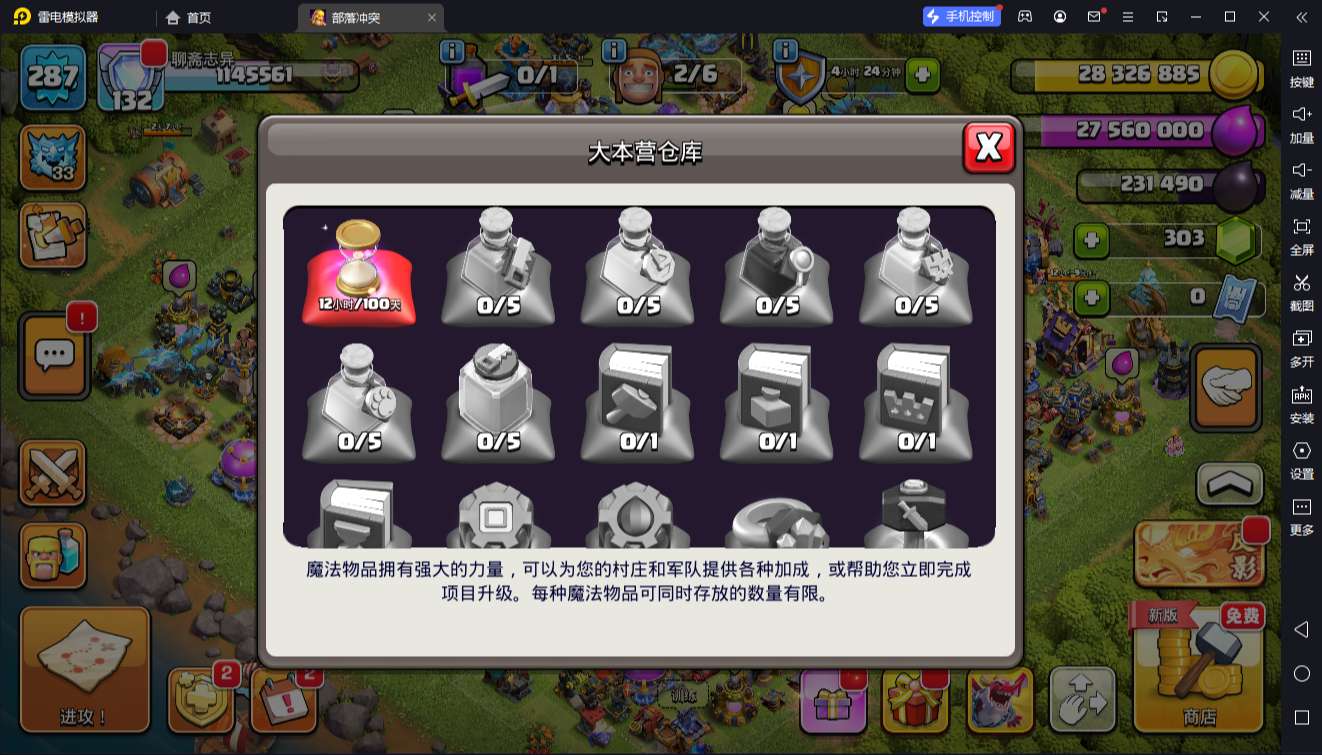The width and height of the screenshot is (1322, 755).
Task: Click the gamepad icon in title bar
Action: pos(1024,16)
